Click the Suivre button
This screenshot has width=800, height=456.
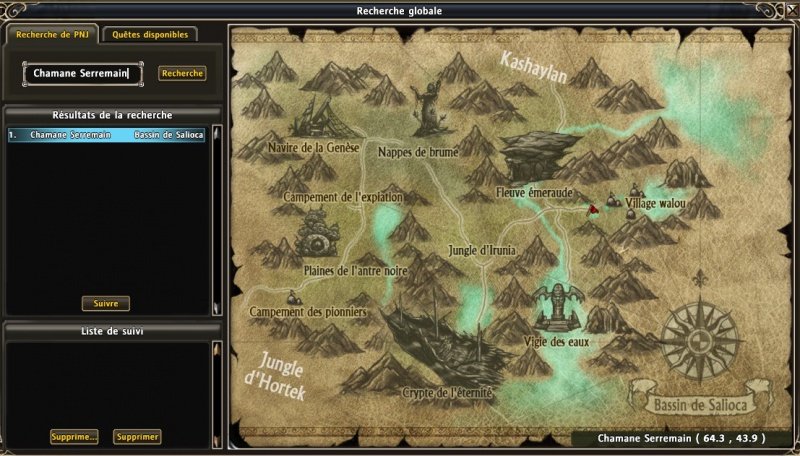(x=106, y=303)
